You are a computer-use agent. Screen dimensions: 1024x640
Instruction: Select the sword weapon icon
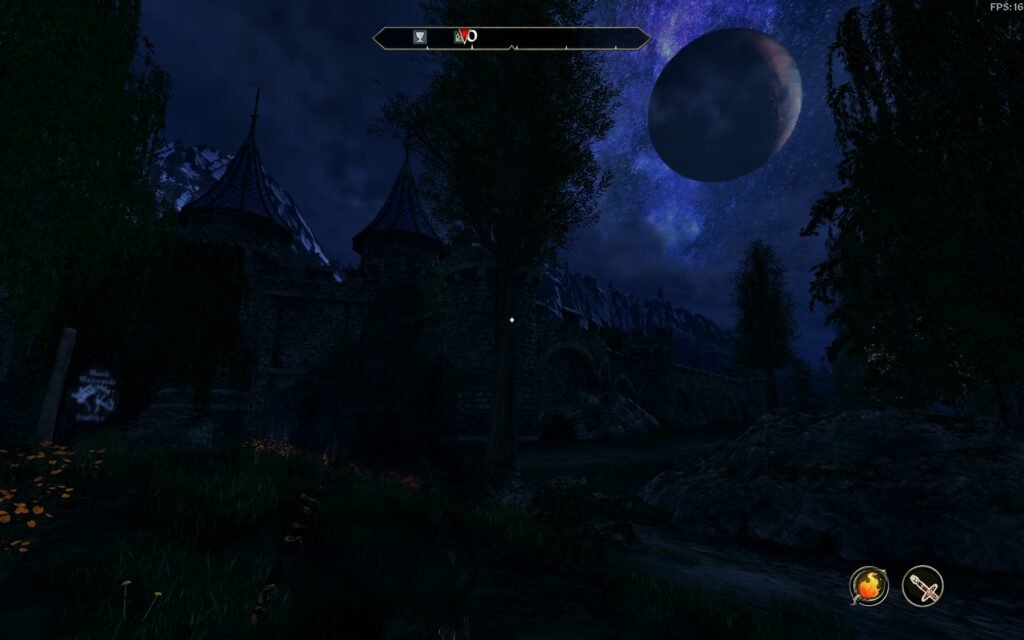click(x=922, y=585)
